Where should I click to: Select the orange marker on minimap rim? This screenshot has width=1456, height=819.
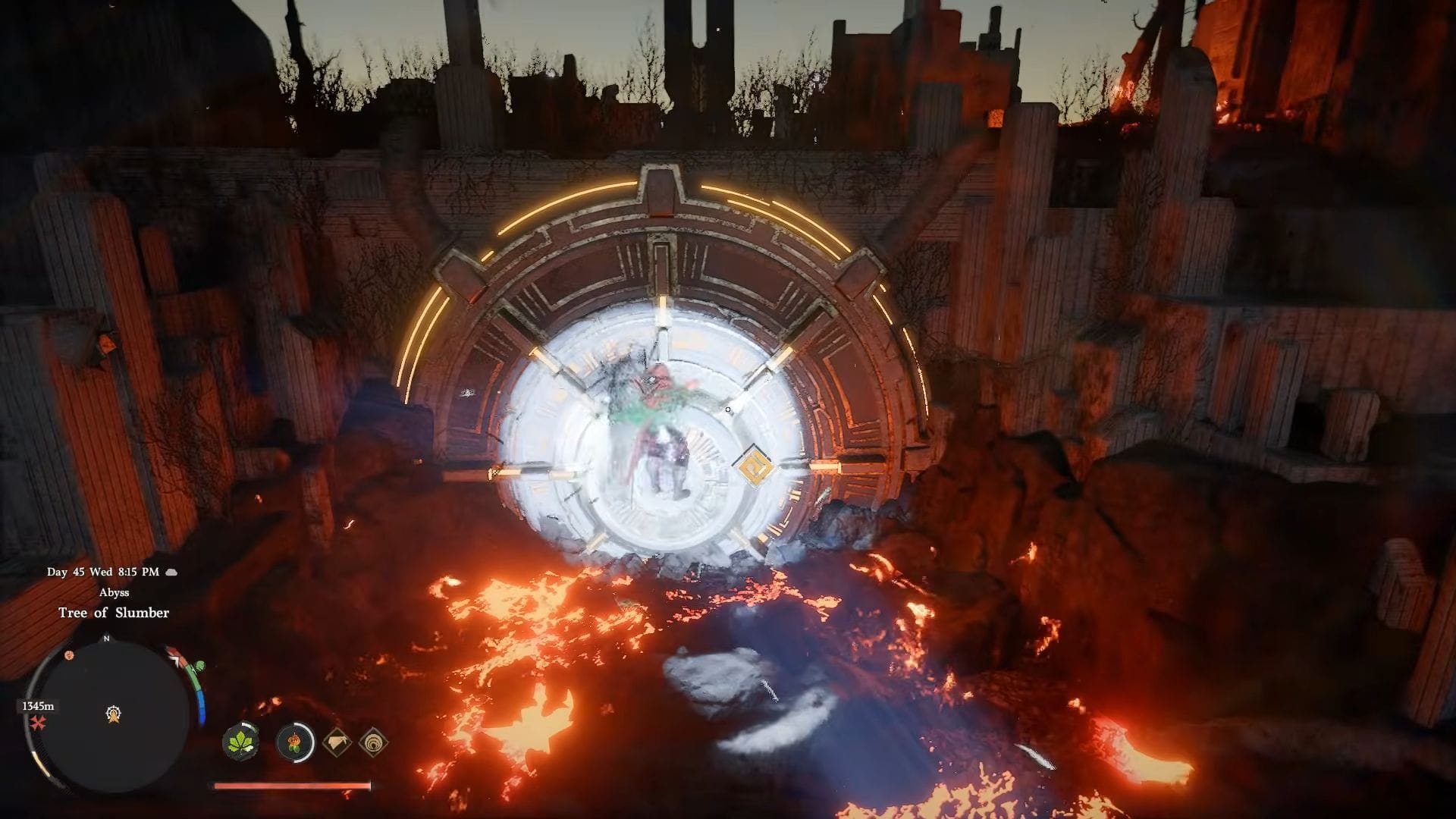pyautogui.click(x=69, y=654)
